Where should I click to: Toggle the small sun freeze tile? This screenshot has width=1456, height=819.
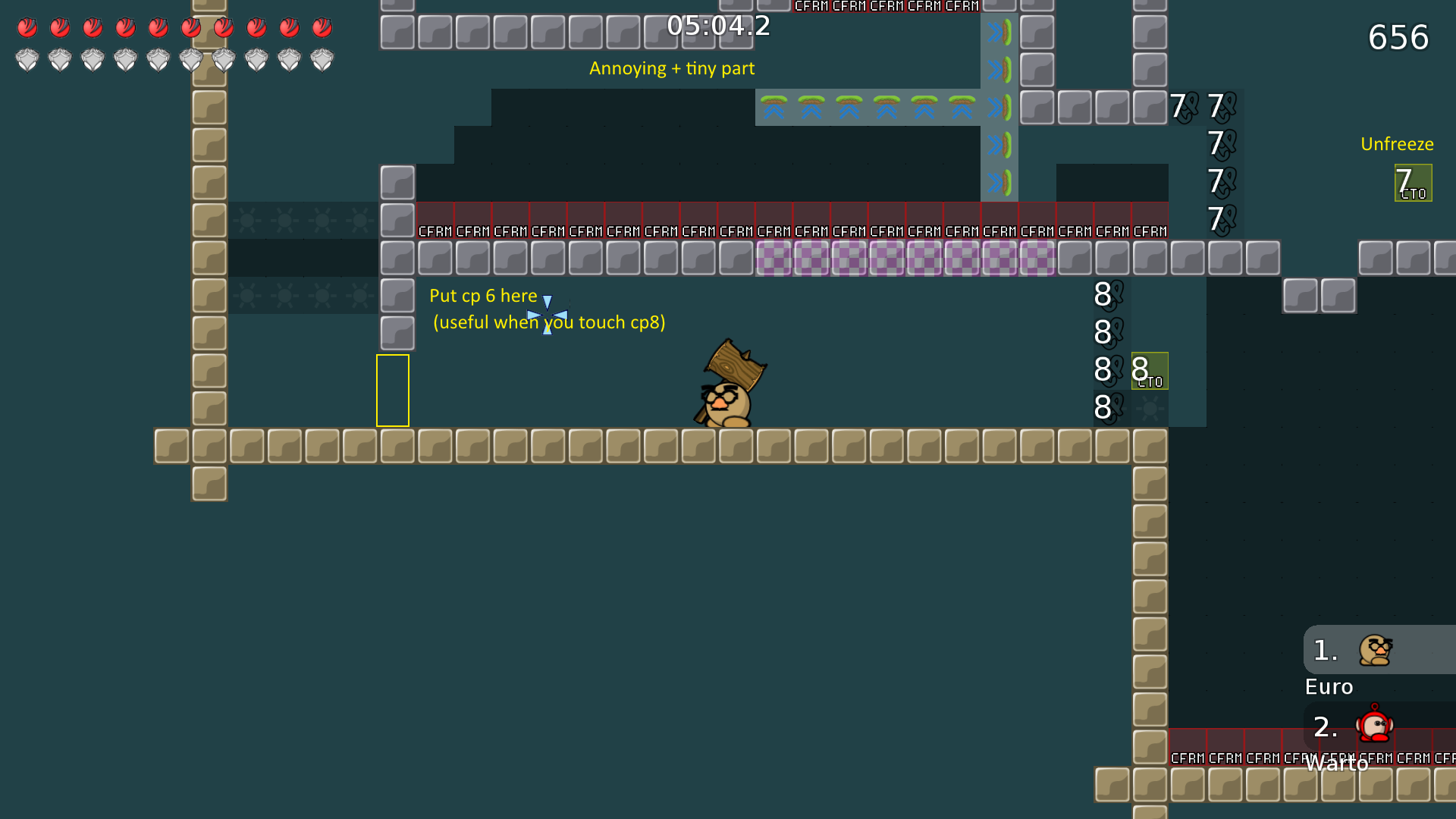pos(246,220)
